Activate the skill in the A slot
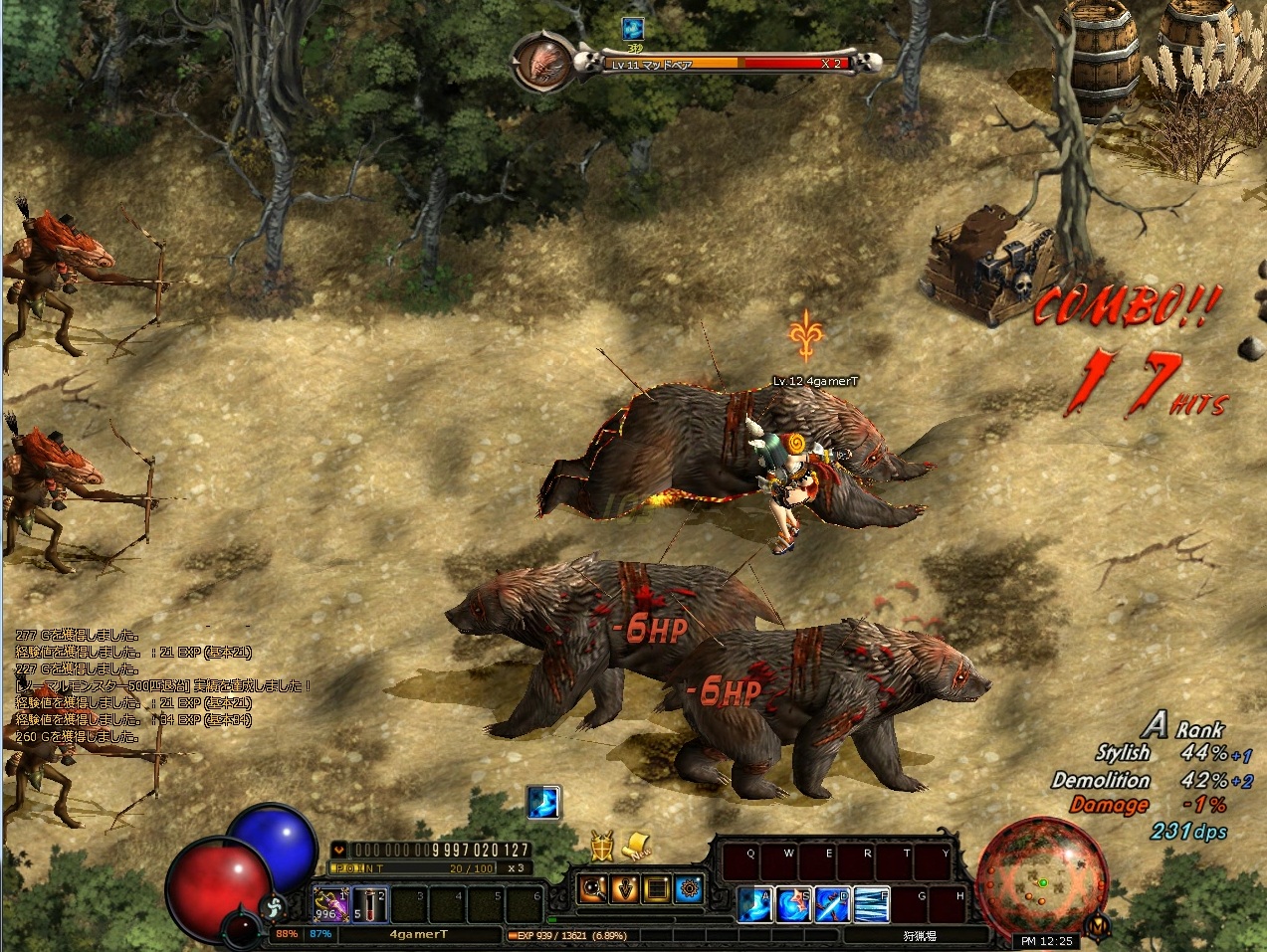This screenshot has width=1267, height=952. click(754, 905)
